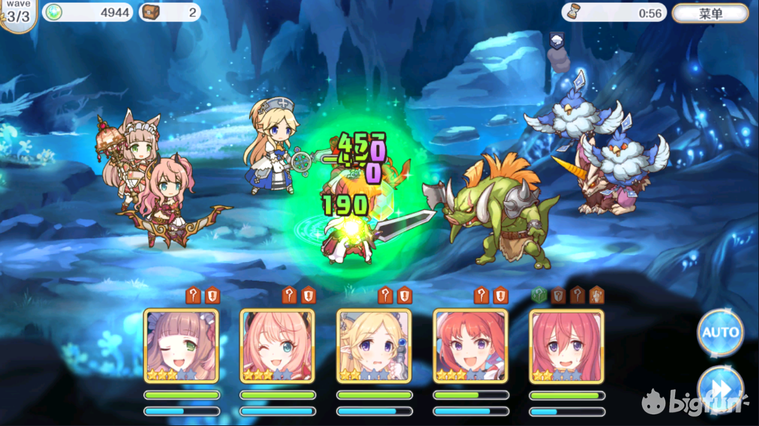Pick the long pink-red haired shy girl portrait
The width and height of the screenshot is (759, 426).
pyautogui.click(x=566, y=346)
